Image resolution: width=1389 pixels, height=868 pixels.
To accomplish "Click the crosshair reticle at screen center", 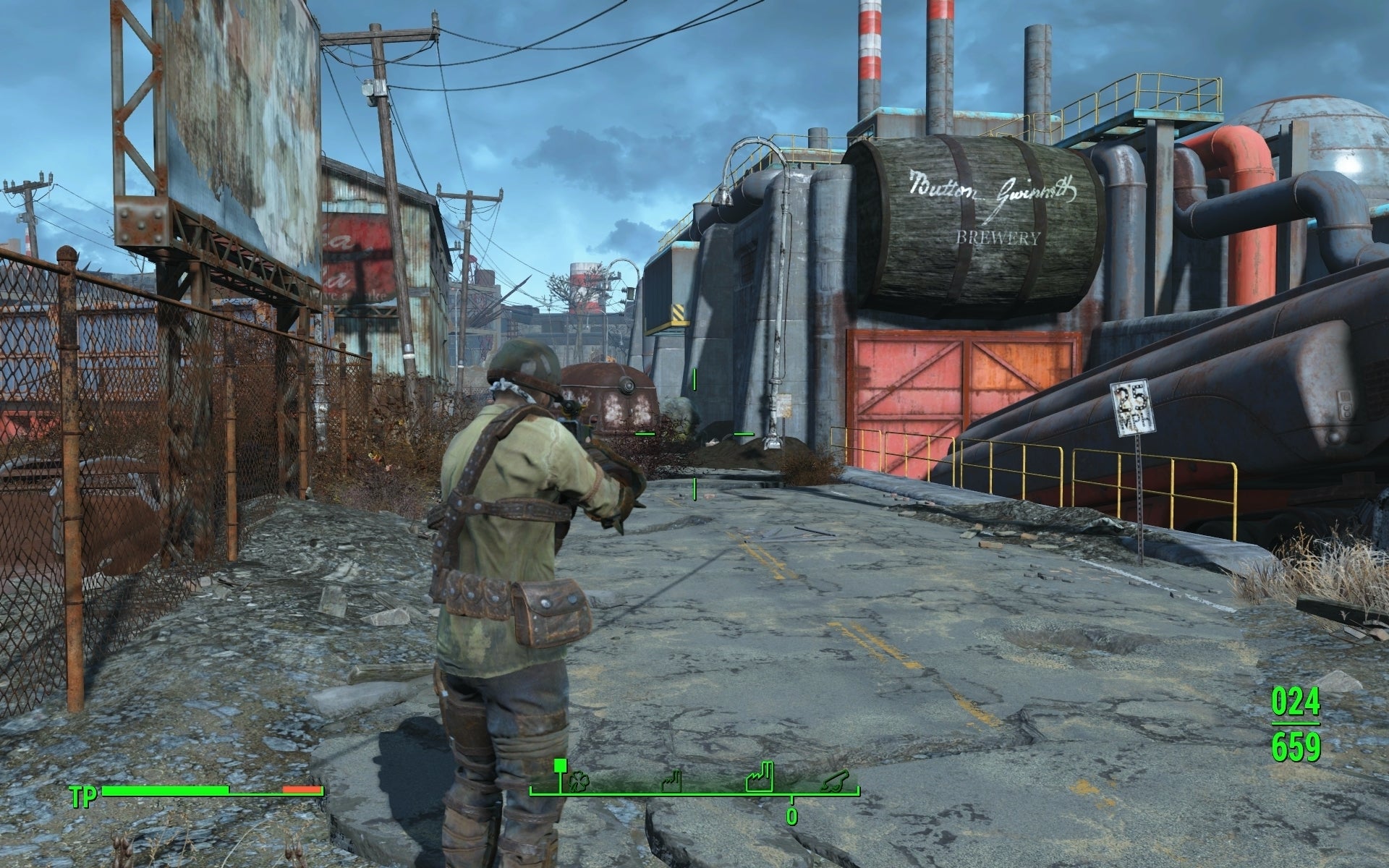I will (x=694, y=434).
